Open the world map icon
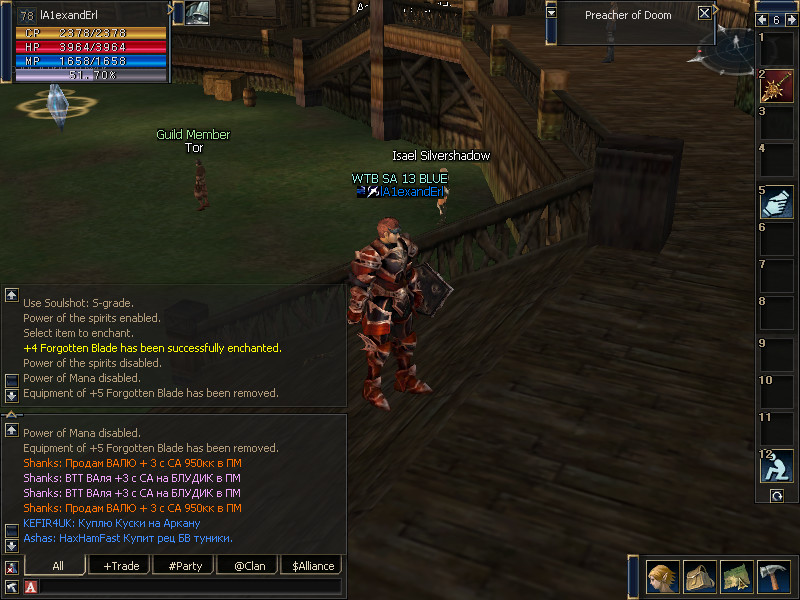The width and height of the screenshot is (800, 600). click(x=737, y=577)
